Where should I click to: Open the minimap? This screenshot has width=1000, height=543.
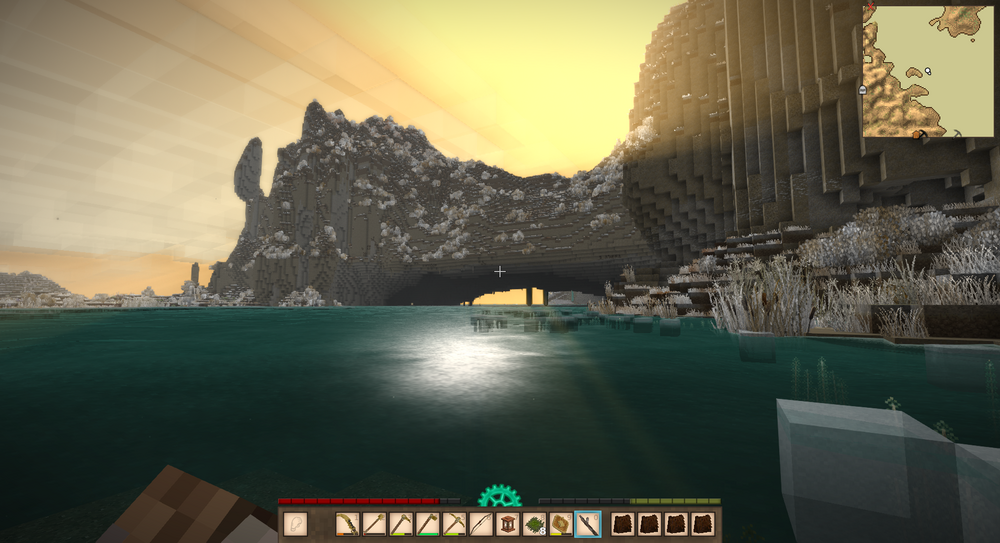[928, 71]
